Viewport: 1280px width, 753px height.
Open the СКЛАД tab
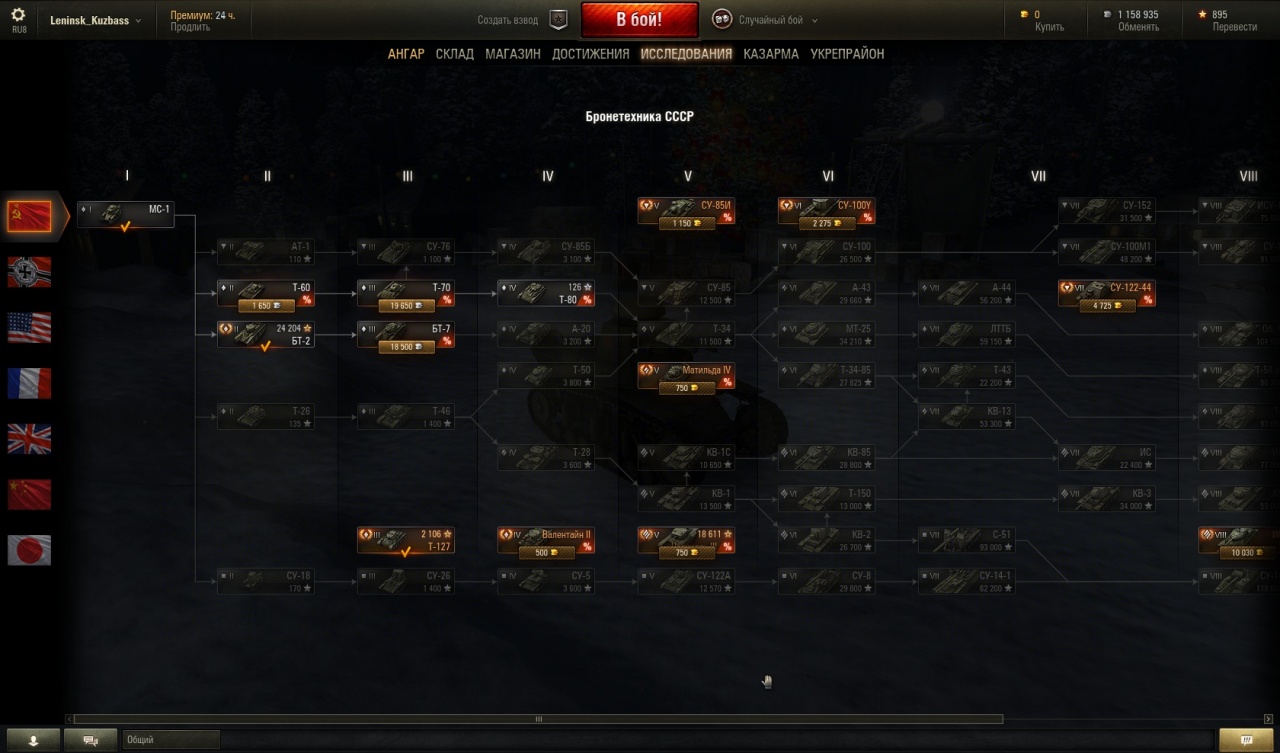point(455,54)
